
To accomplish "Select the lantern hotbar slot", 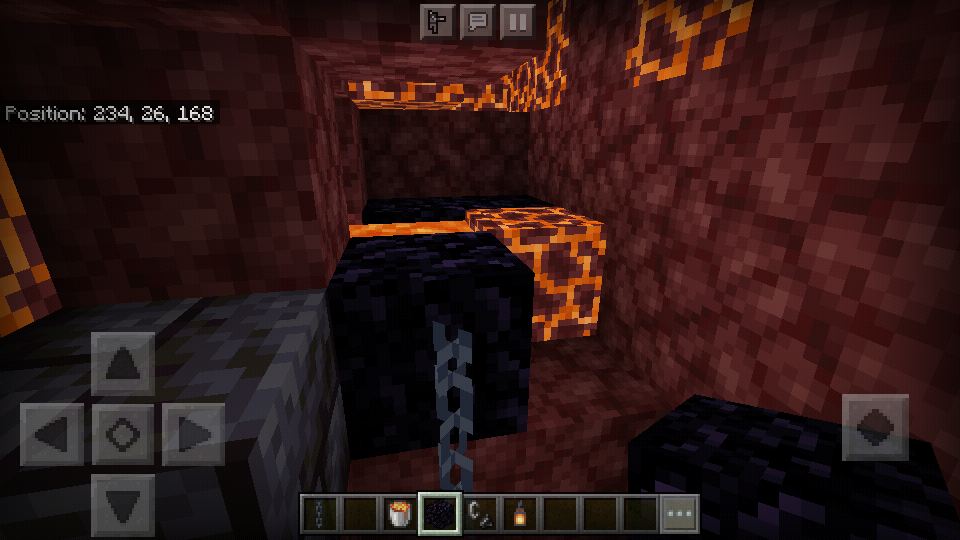I will click(520, 514).
